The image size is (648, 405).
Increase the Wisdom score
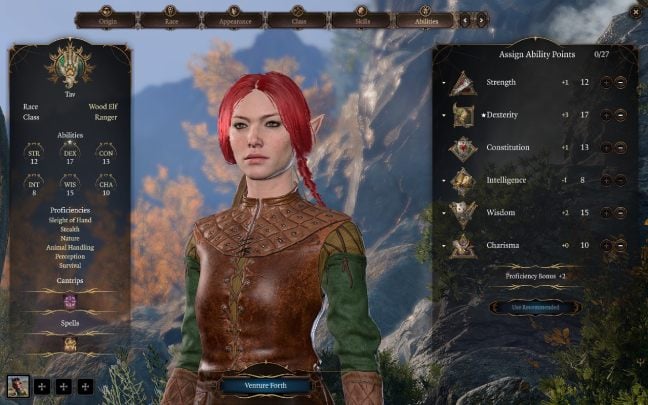coord(606,212)
